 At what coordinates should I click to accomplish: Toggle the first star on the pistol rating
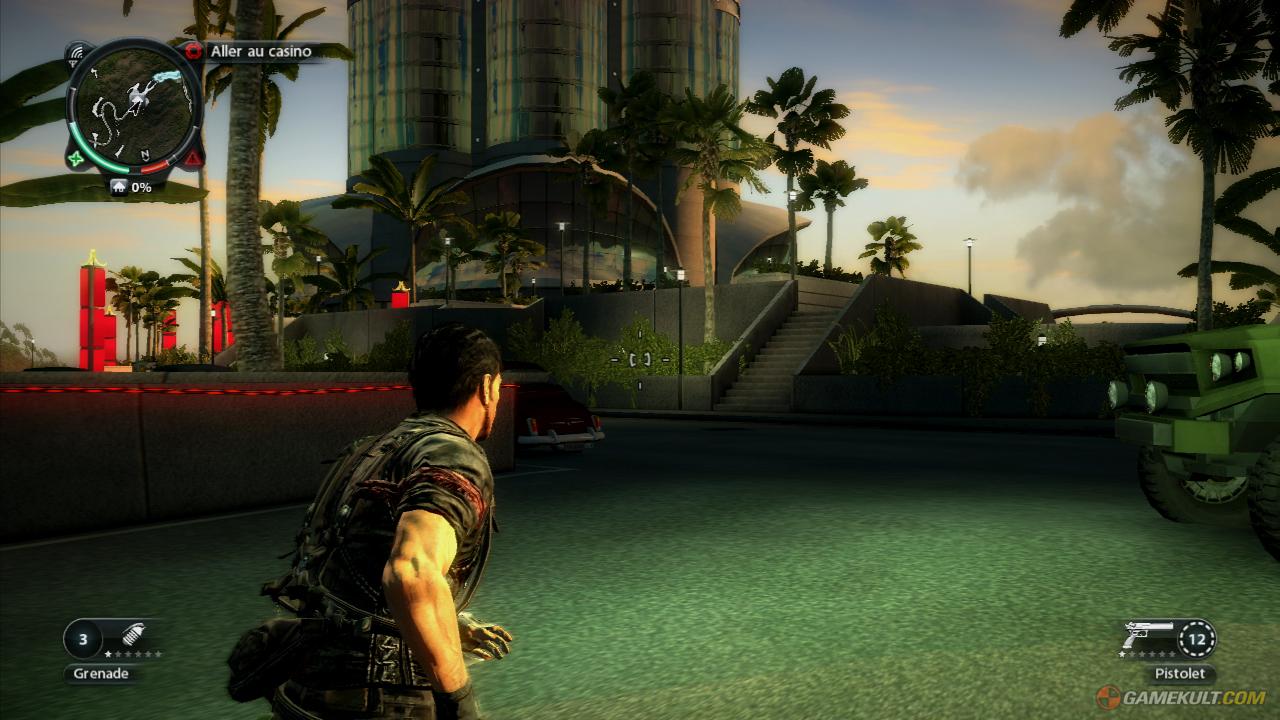coord(1121,654)
